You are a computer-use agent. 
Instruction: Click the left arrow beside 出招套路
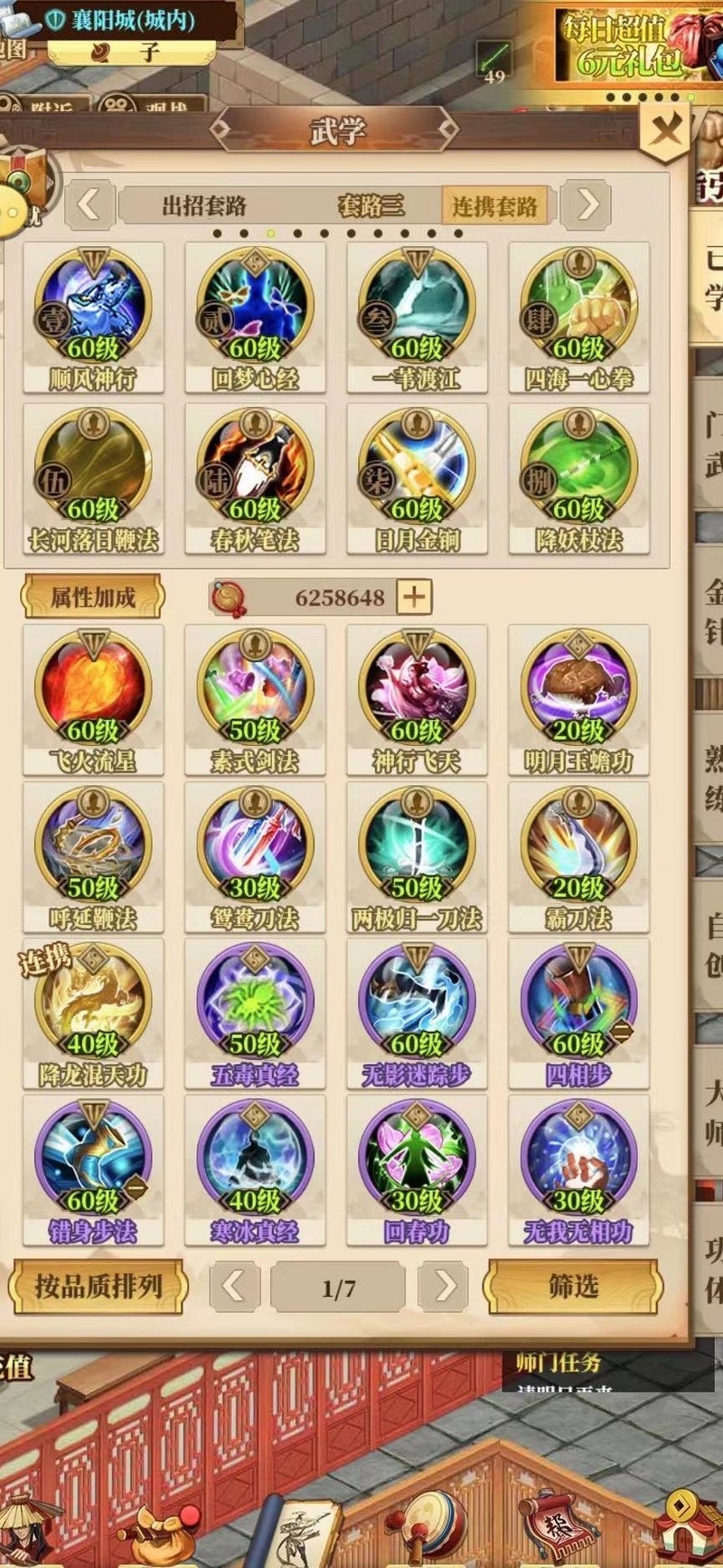(89, 204)
